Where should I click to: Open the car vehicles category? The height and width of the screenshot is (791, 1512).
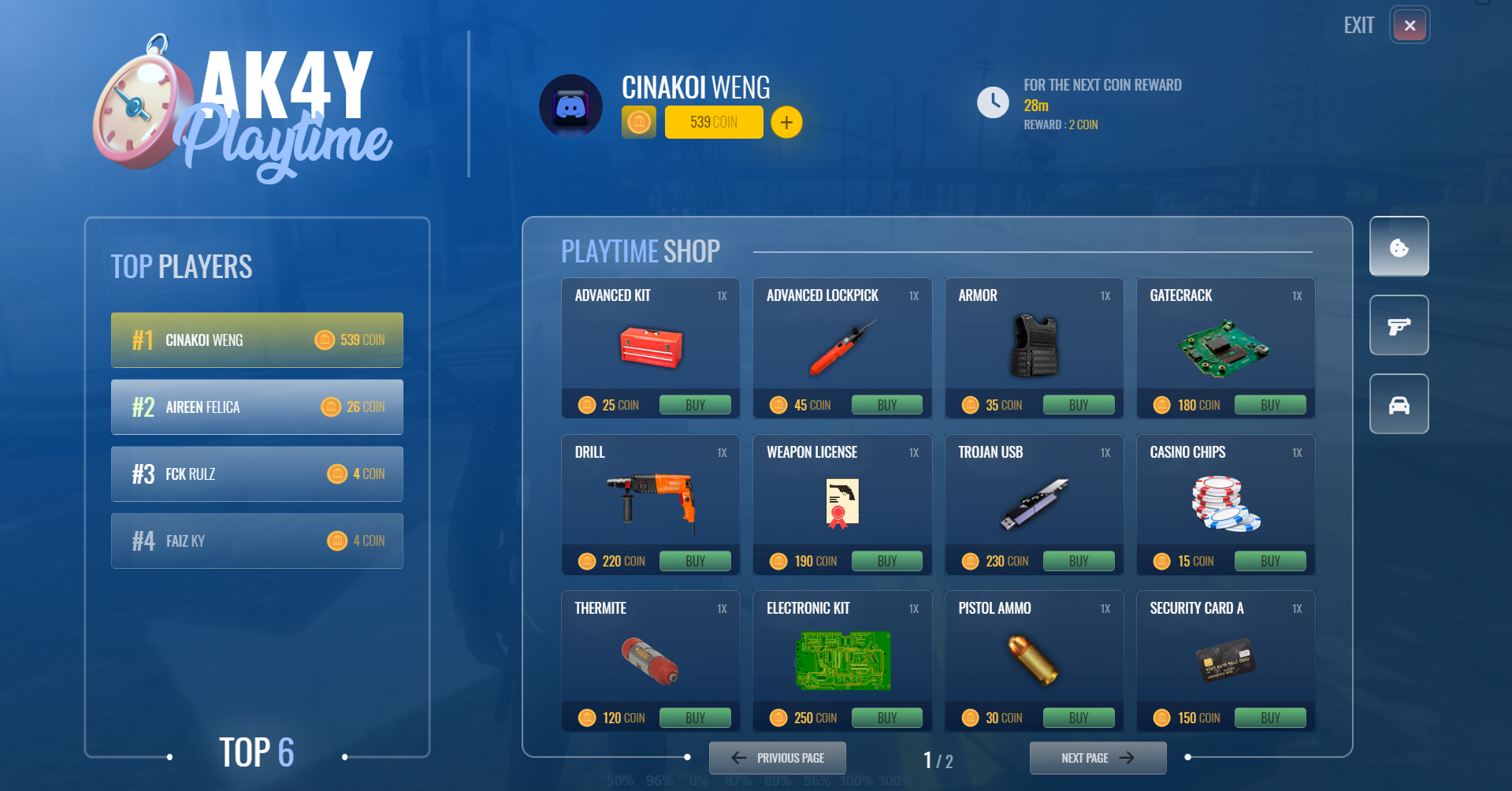click(x=1399, y=404)
